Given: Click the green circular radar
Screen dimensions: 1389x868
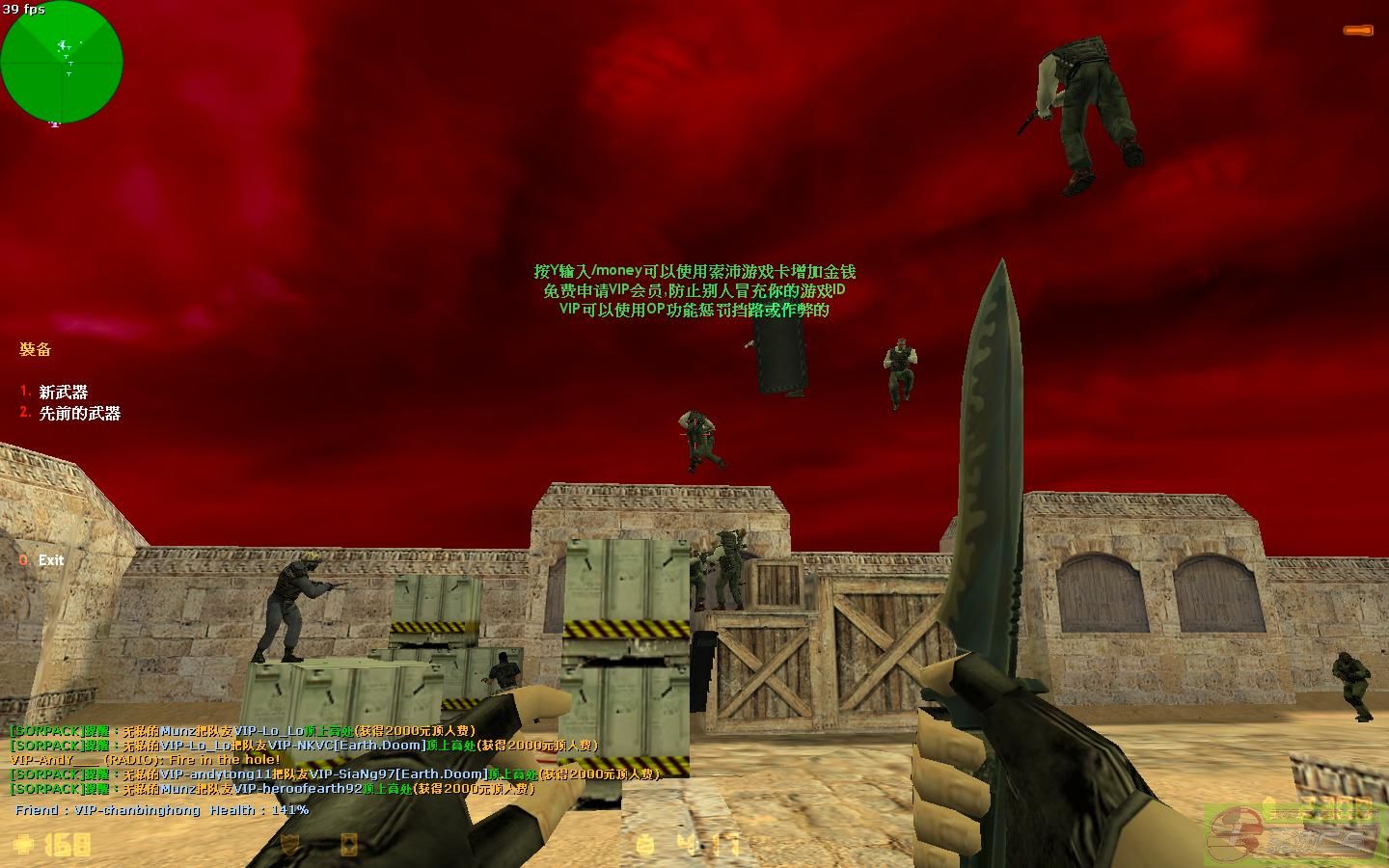Looking at the screenshot, I should (62, 62).
